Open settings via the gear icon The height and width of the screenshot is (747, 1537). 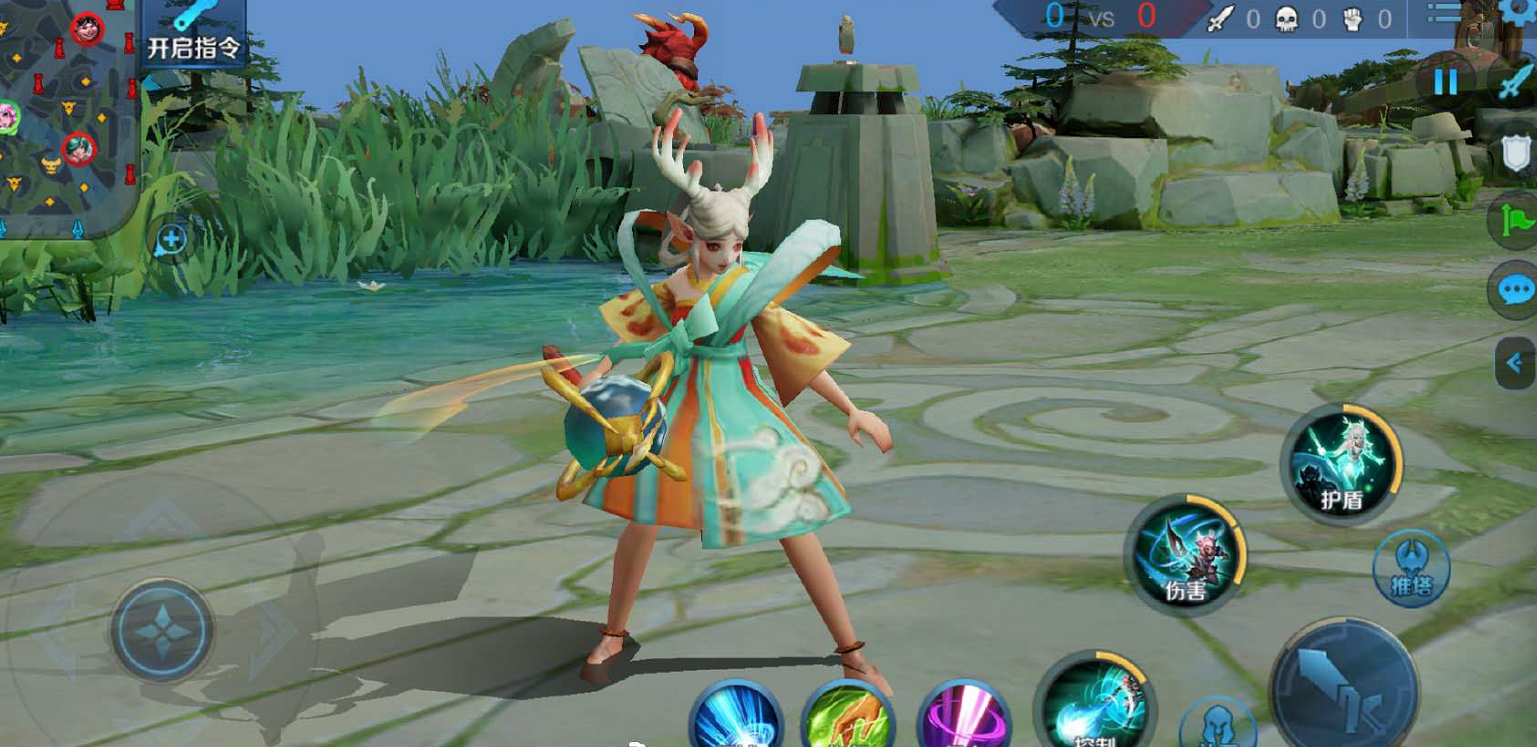click(x=1521, y=12)
